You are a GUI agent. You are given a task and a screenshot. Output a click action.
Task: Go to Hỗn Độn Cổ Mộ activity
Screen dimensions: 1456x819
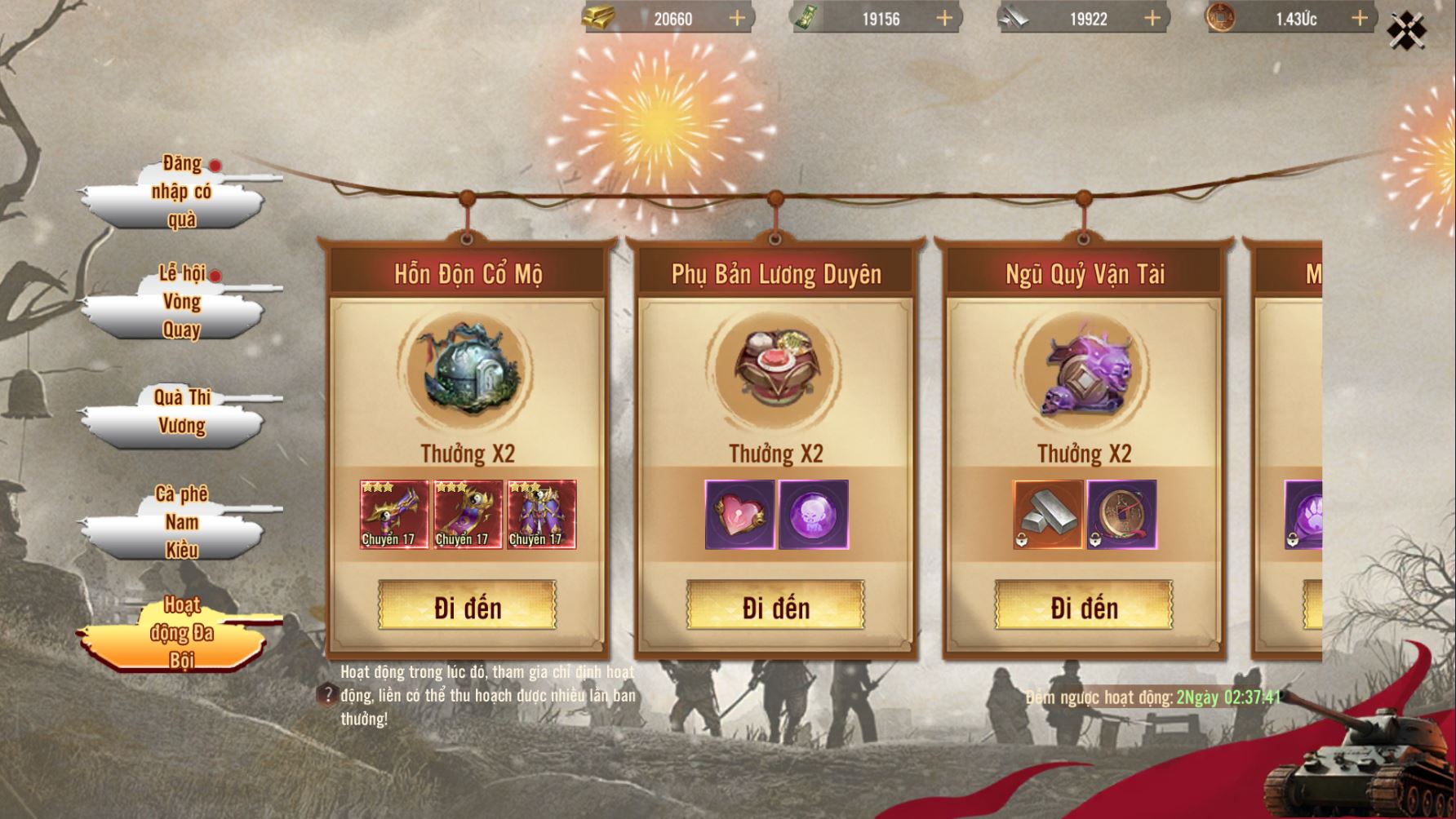click(467, 606)
